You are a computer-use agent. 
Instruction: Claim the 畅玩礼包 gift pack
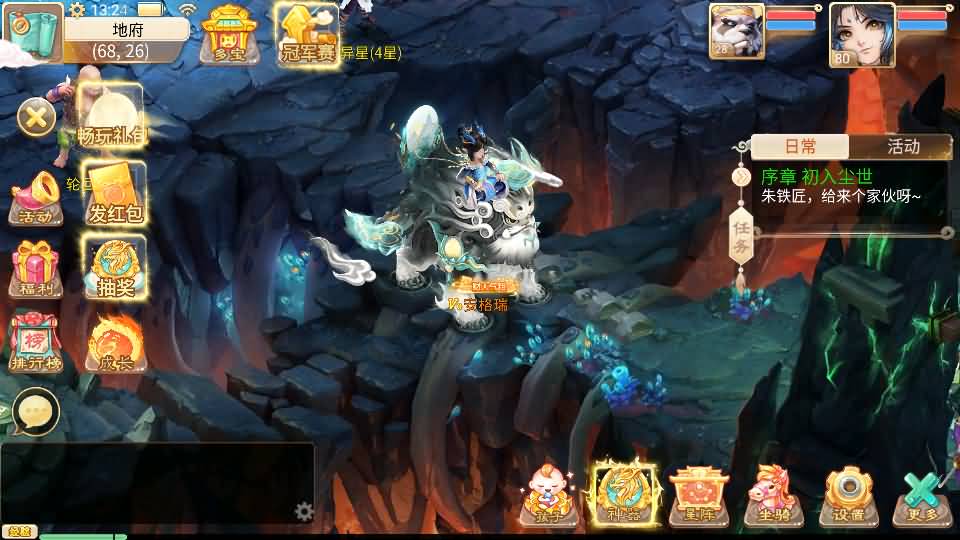pos(111,117)
